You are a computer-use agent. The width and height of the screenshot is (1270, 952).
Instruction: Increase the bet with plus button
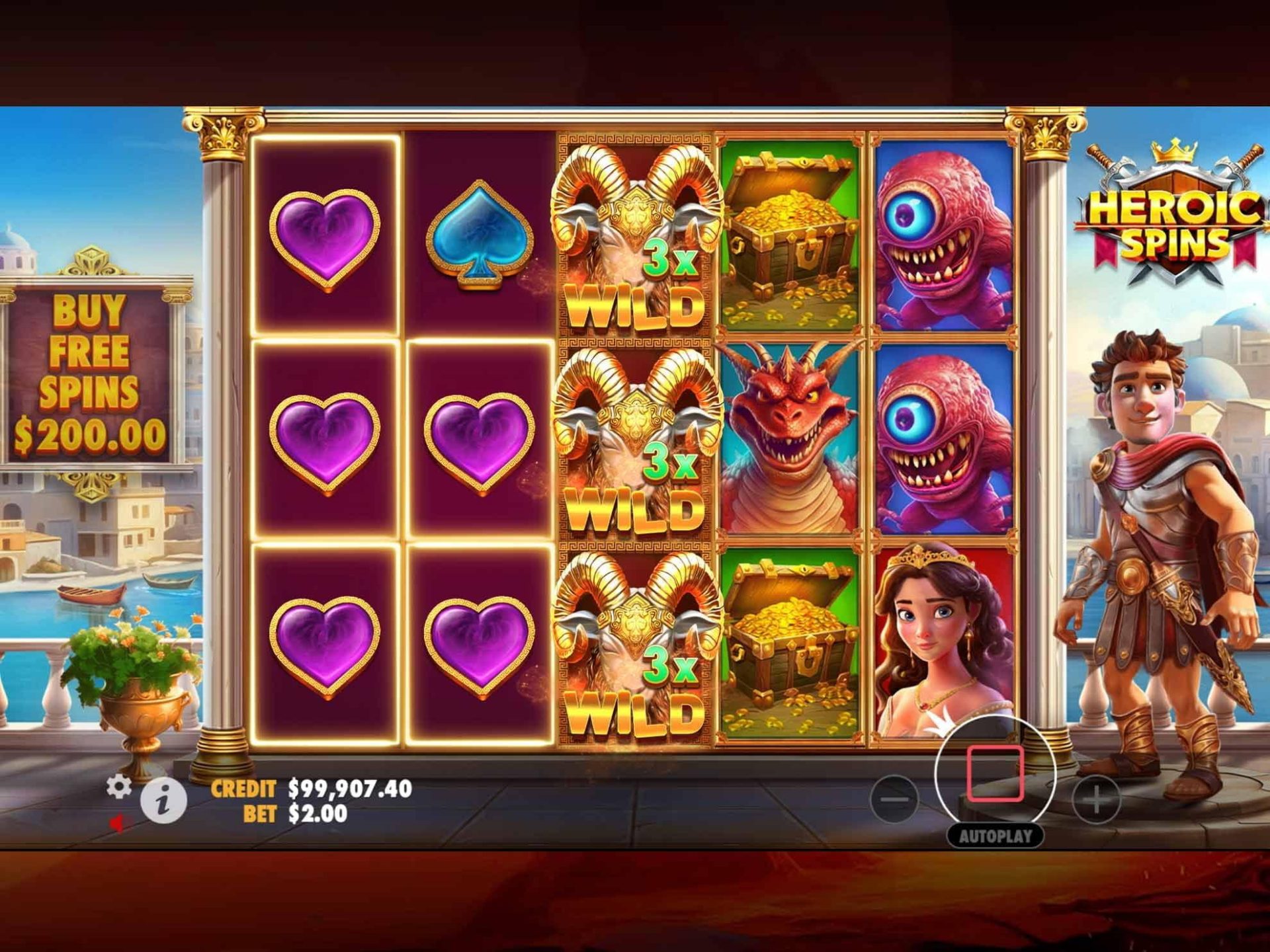tap(1096, 801)
